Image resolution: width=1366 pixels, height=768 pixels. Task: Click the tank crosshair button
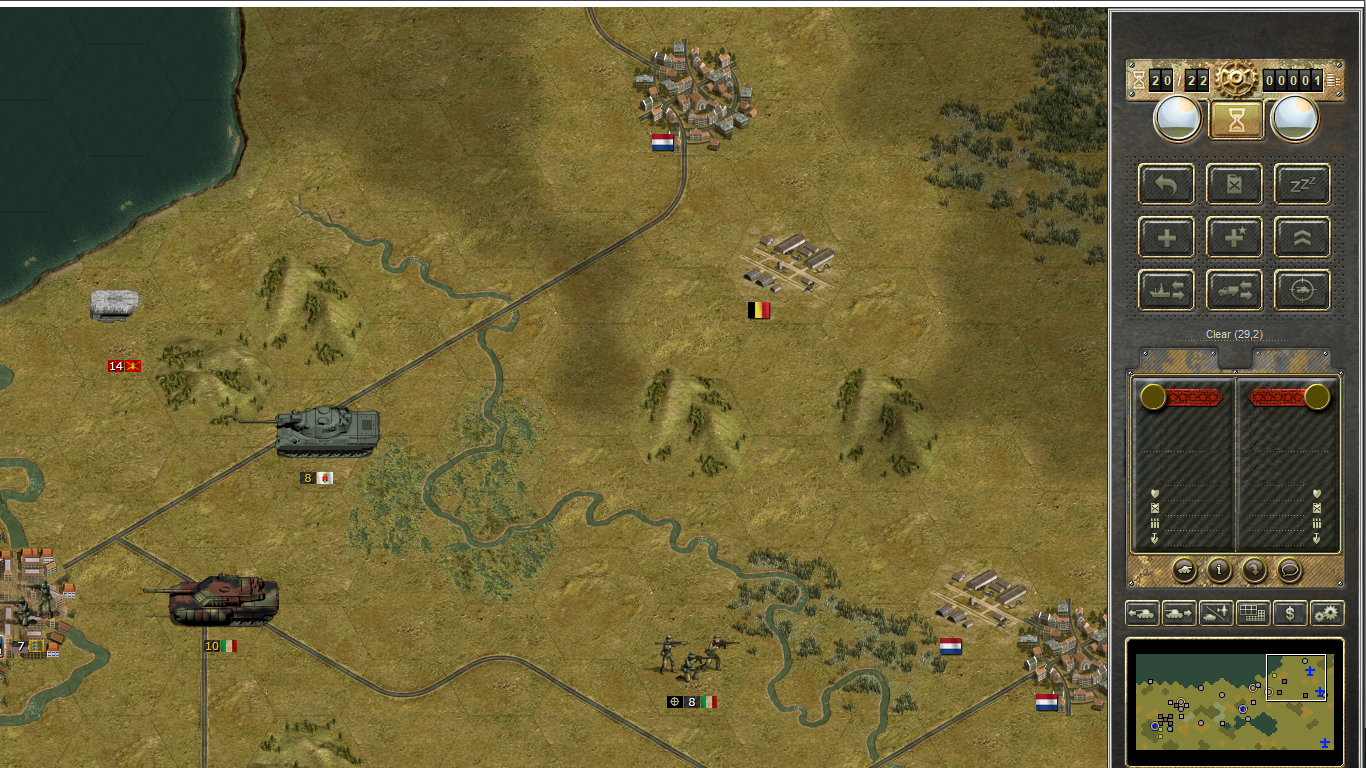tap(1302, 290)
